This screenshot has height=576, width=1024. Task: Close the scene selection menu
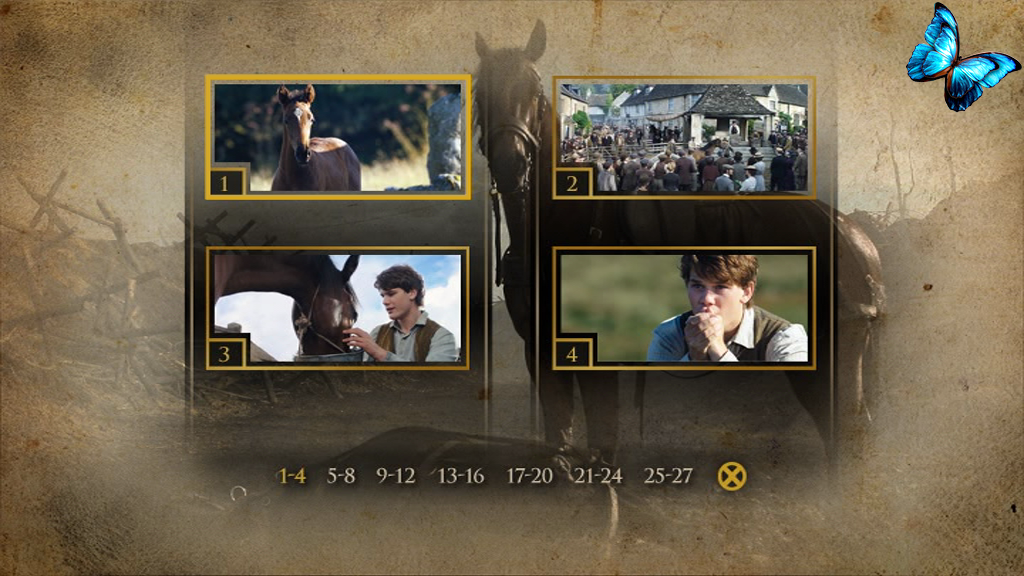pos(732,477)
